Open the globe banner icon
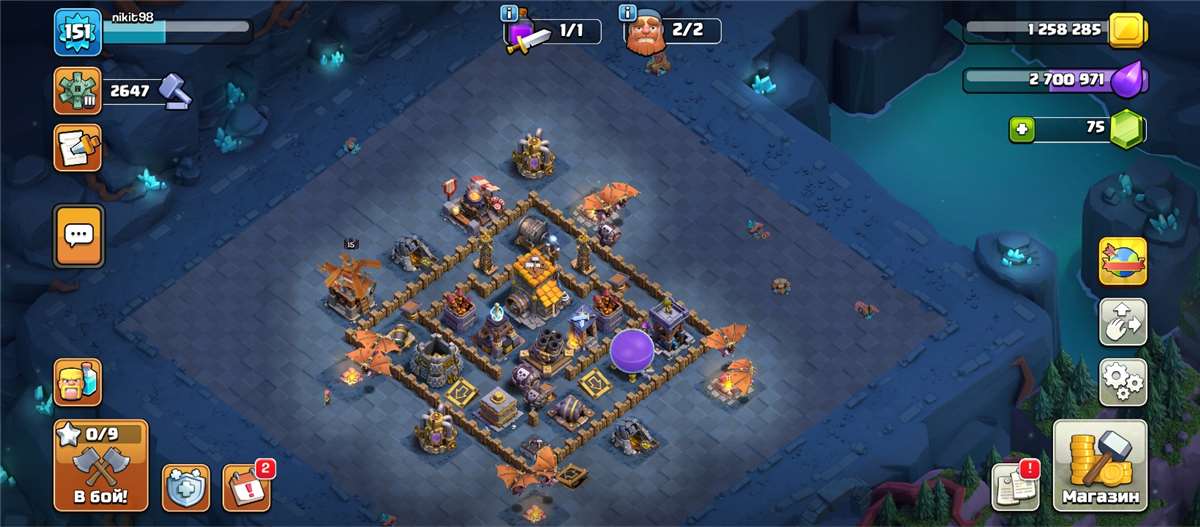This screenshot has width=1200, height=527. [1123, 261]
